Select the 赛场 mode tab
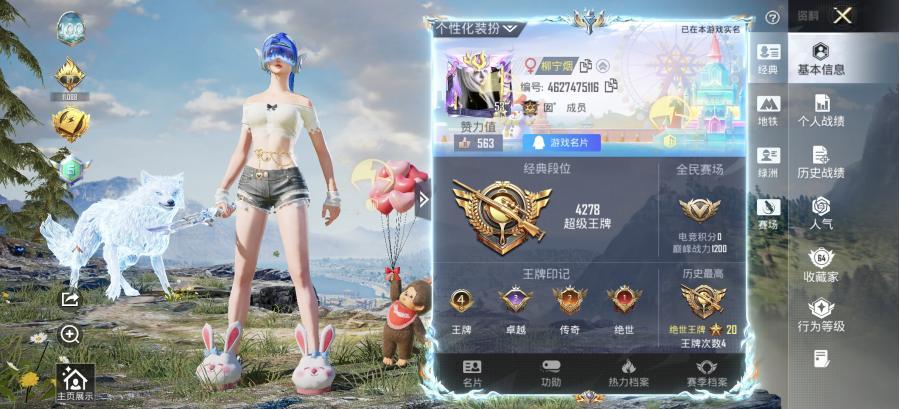Screen dimensions: 900x409 768,213
